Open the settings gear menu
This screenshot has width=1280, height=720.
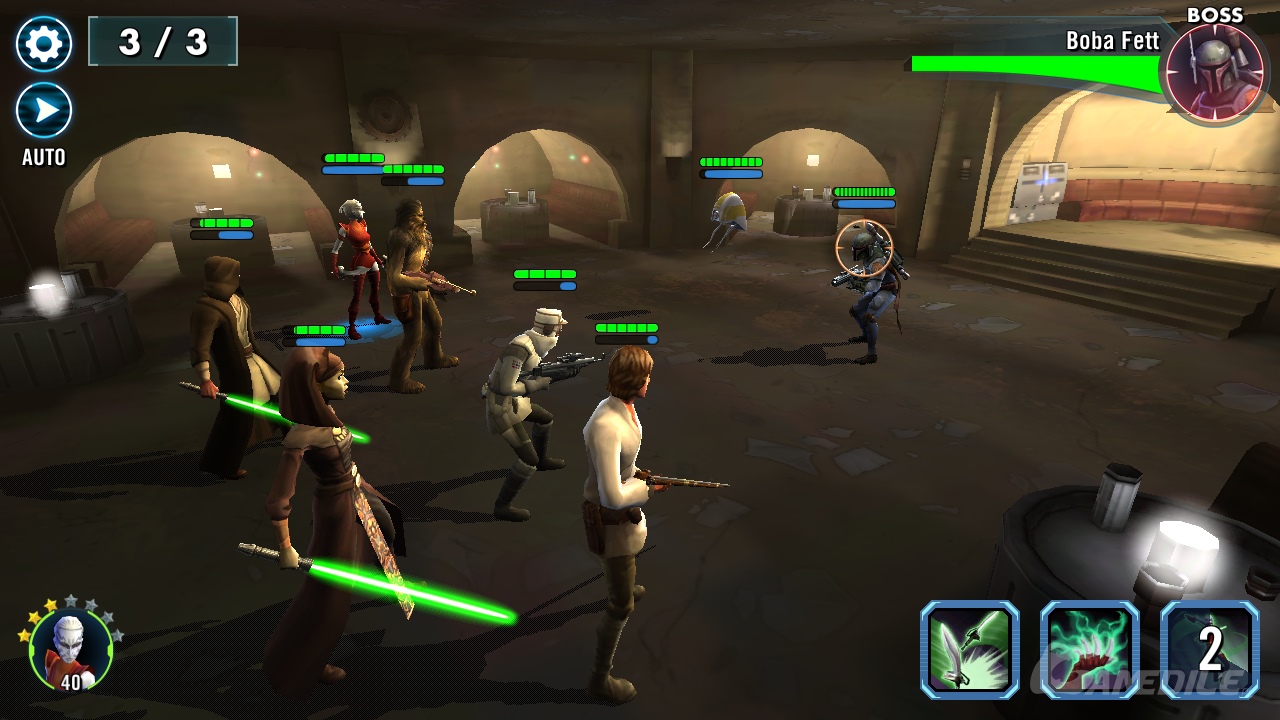point(44,44)
